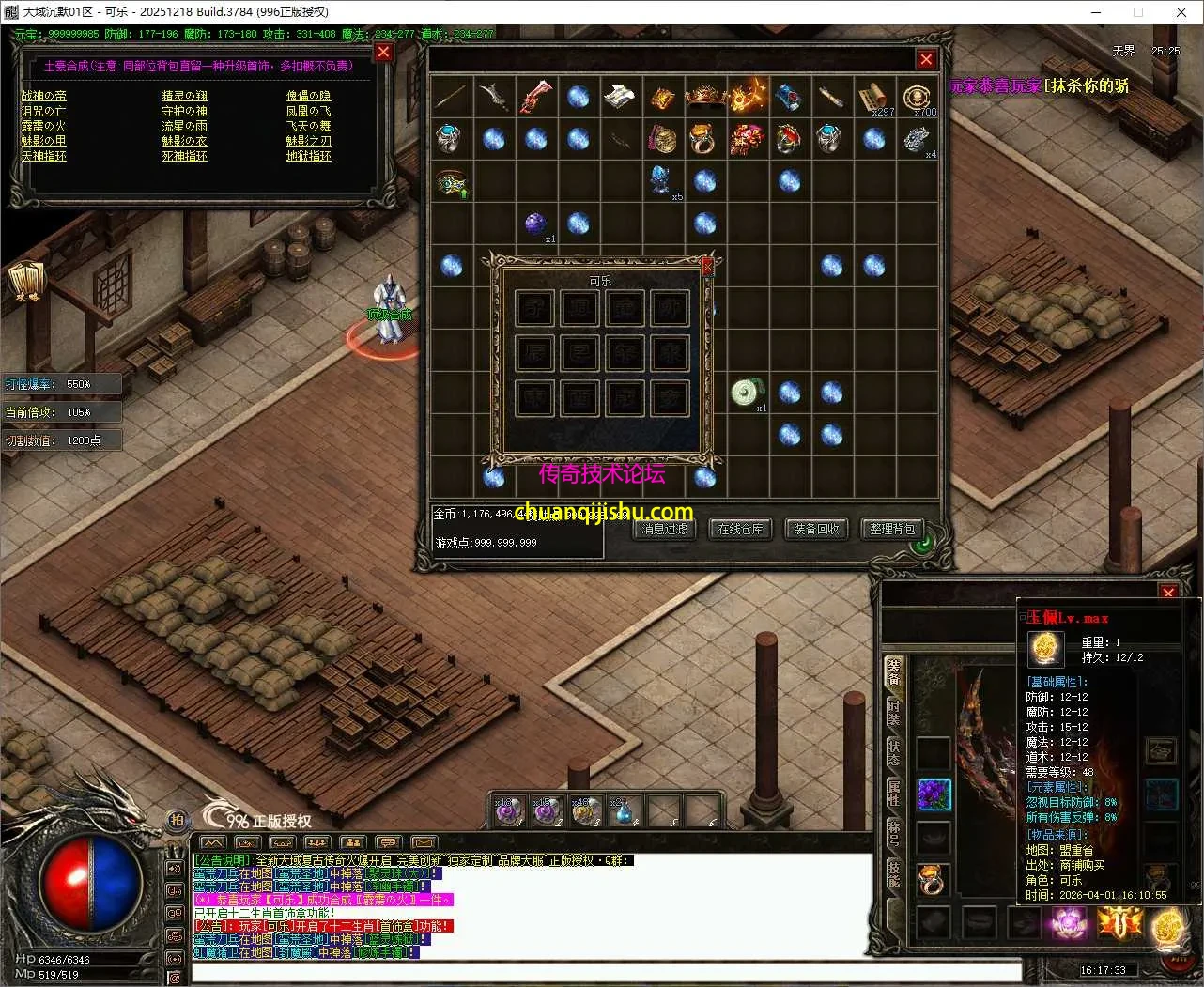Choose the 战神の帝 synthesis link
1204x987 pixels.
tap(44, 96)
